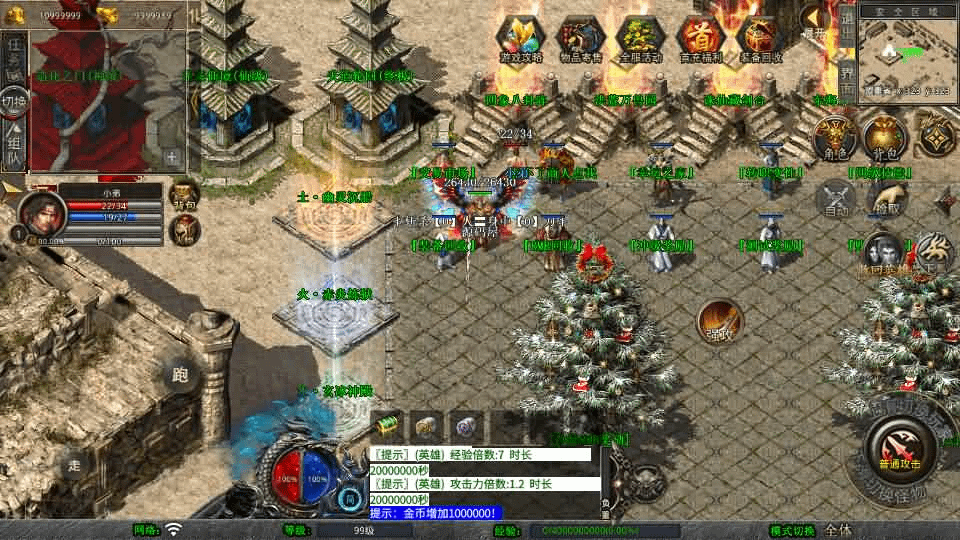Expand the quest panel with the plus button
960x540 pixels.
pyautogui.click(x=172, y=157)
